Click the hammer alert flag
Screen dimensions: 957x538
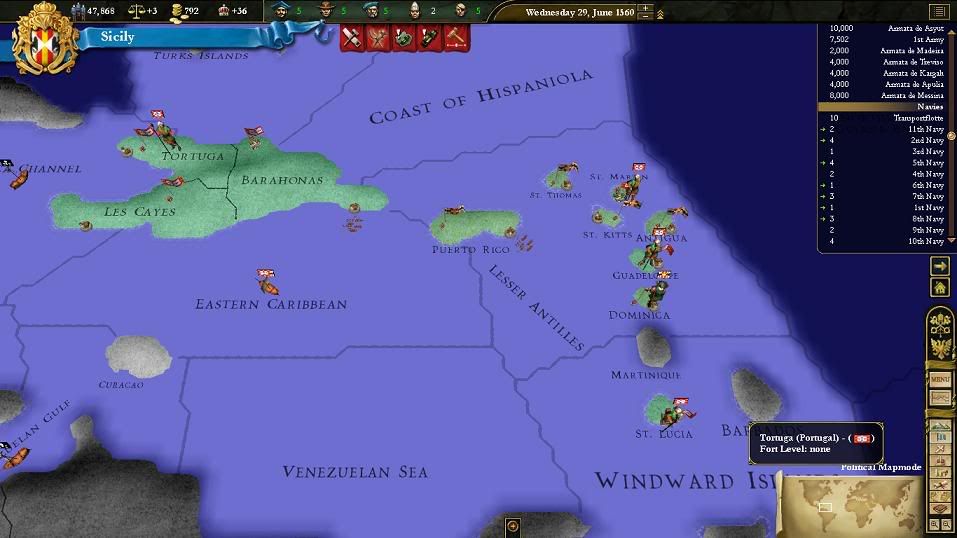tap(456, 38)
